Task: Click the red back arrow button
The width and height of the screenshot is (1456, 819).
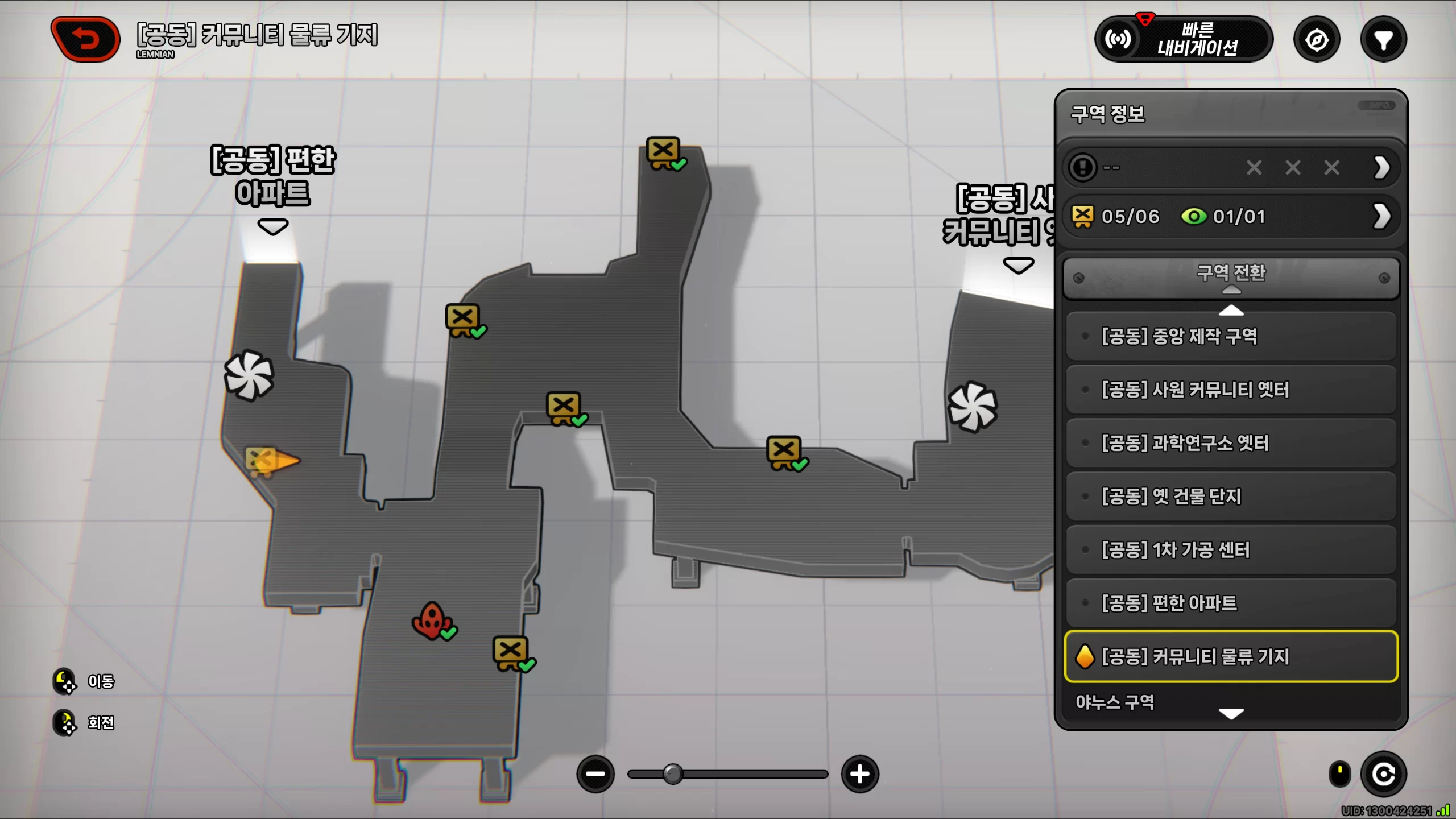Action: click(86, 39)
